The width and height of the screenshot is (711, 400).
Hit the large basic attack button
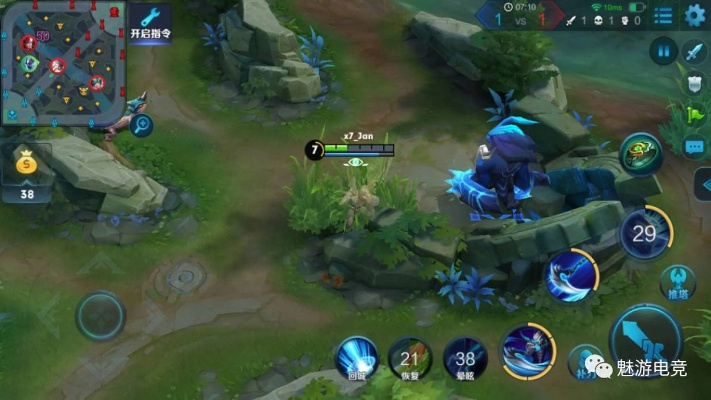[648, 342]
